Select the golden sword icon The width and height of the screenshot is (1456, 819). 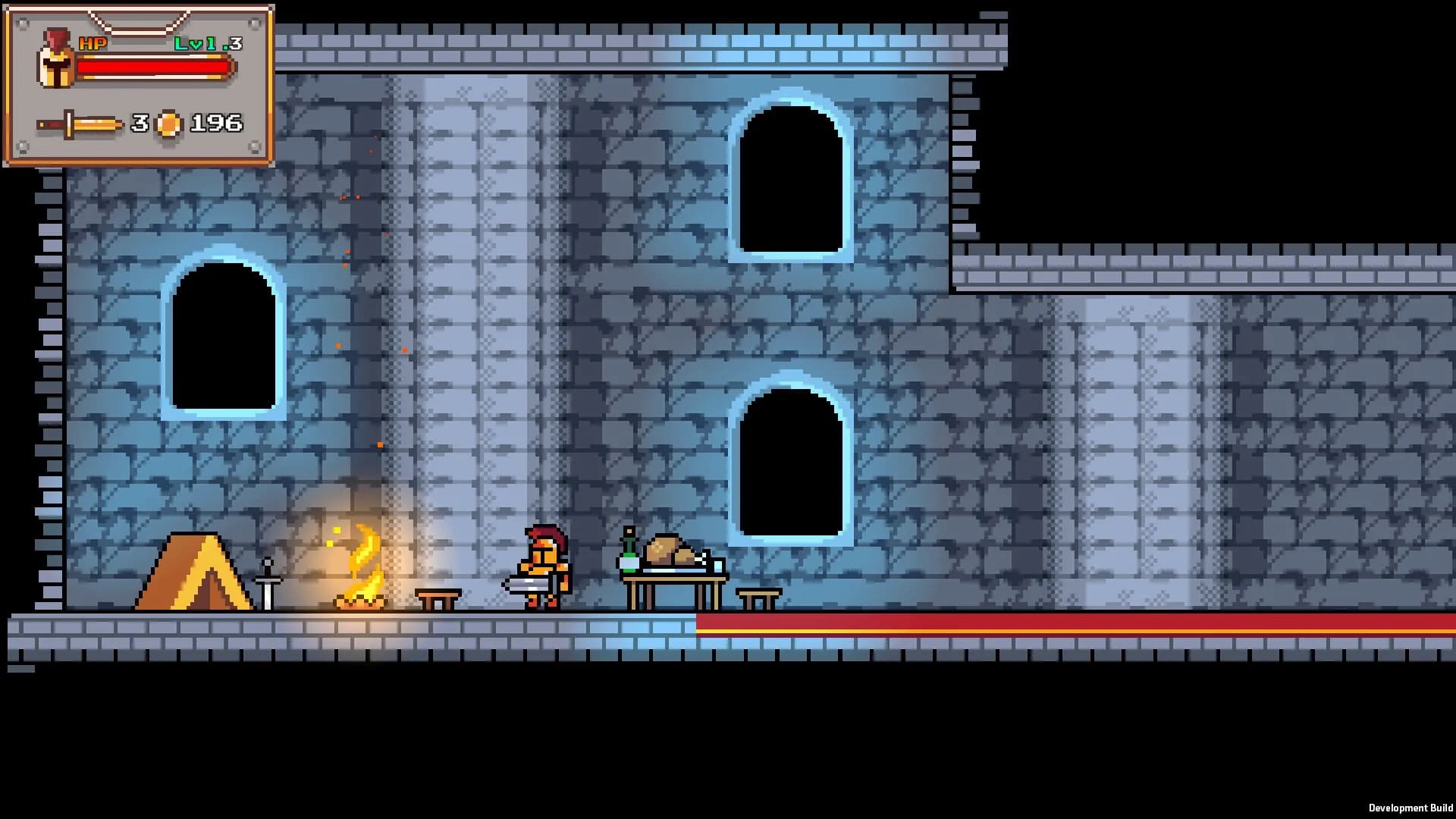pyautogui.click(x=80, y=124)
